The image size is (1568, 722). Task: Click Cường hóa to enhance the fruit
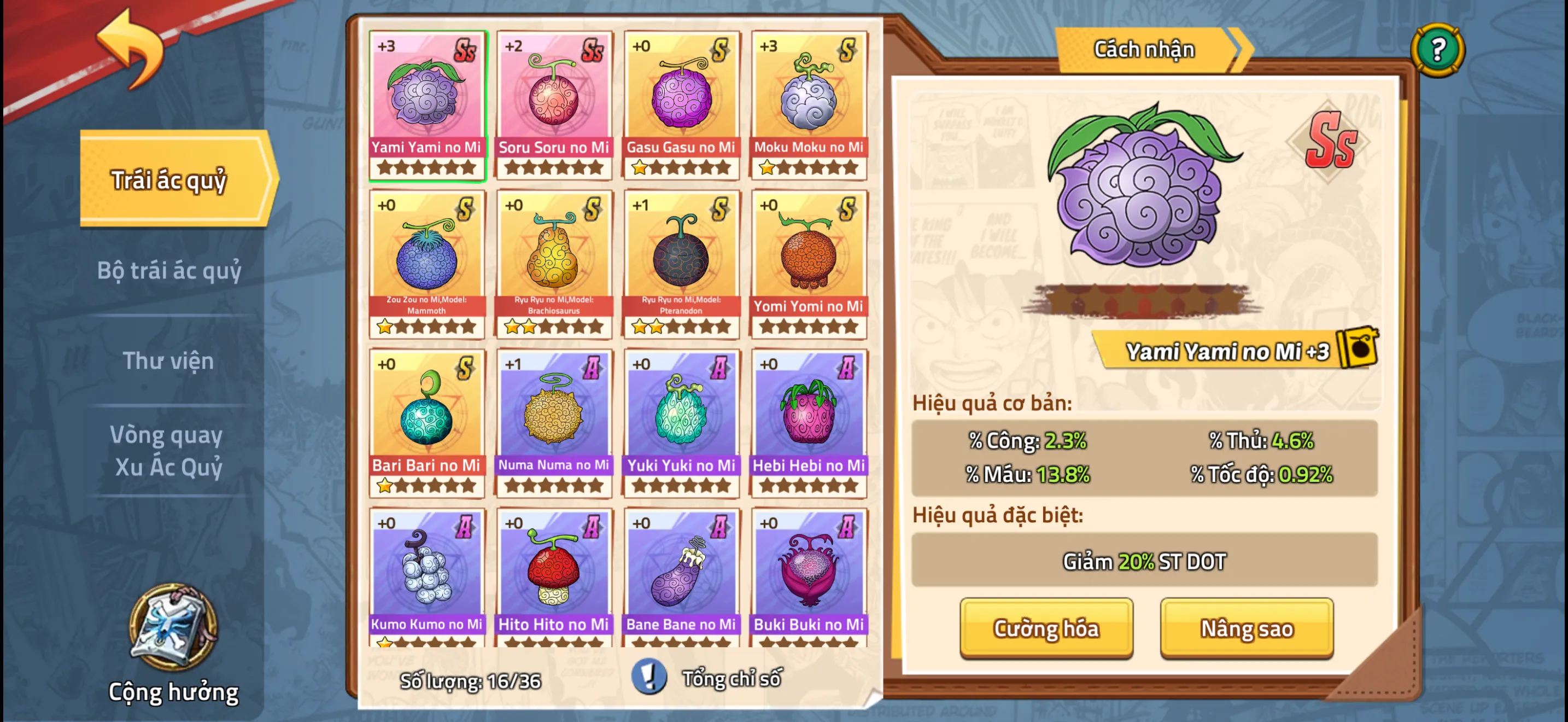coord(1046,630)
